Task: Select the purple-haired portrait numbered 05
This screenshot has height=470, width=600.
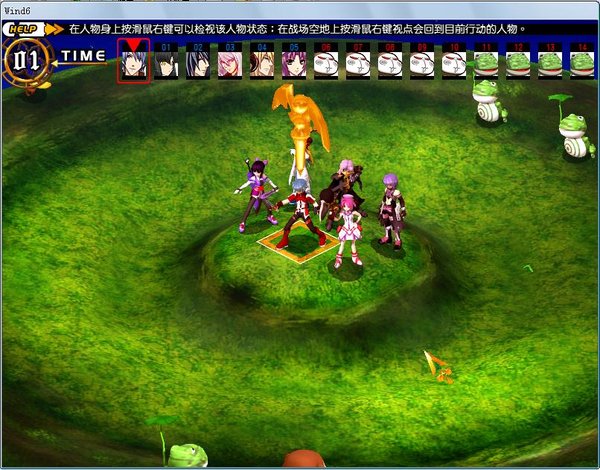Action: [294, 64]
